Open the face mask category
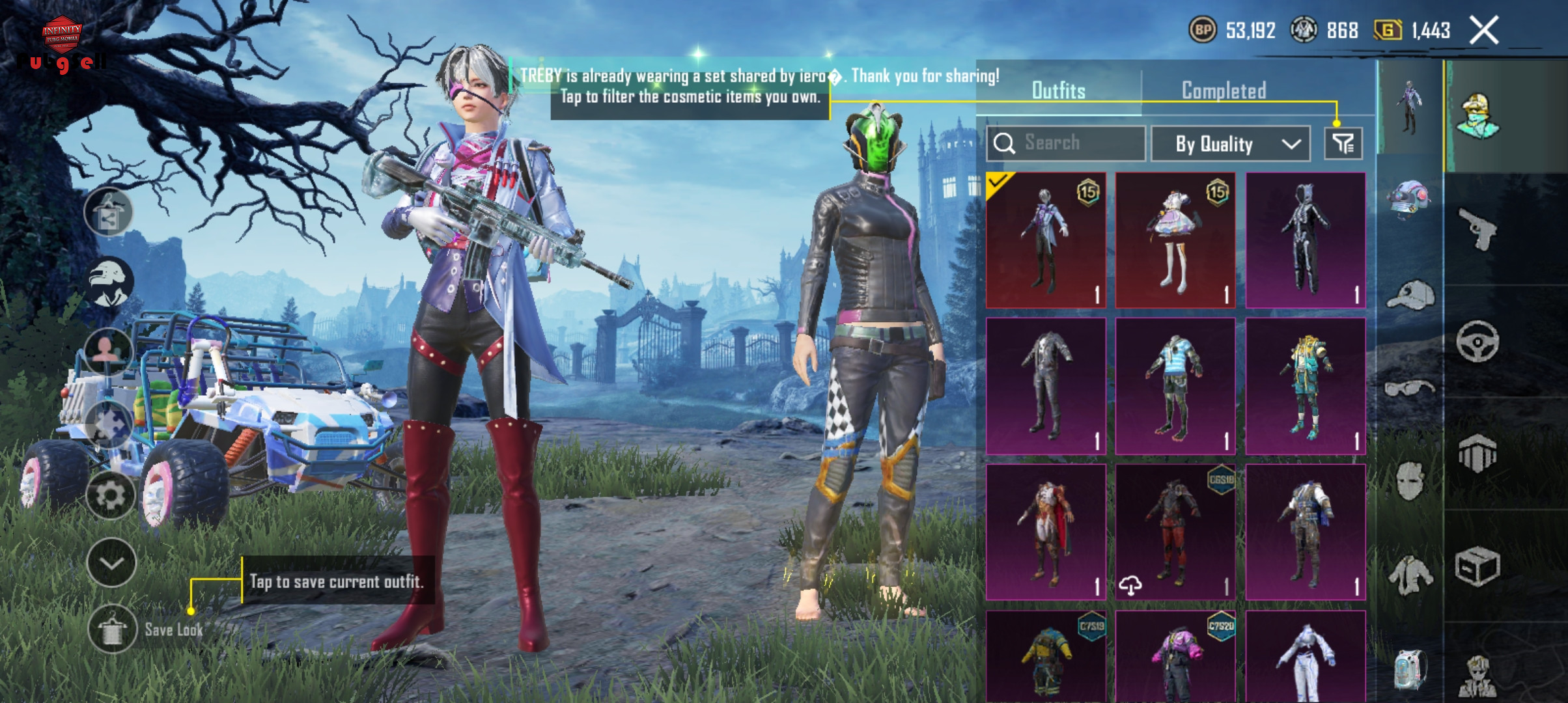 [x=1410, y=482]
